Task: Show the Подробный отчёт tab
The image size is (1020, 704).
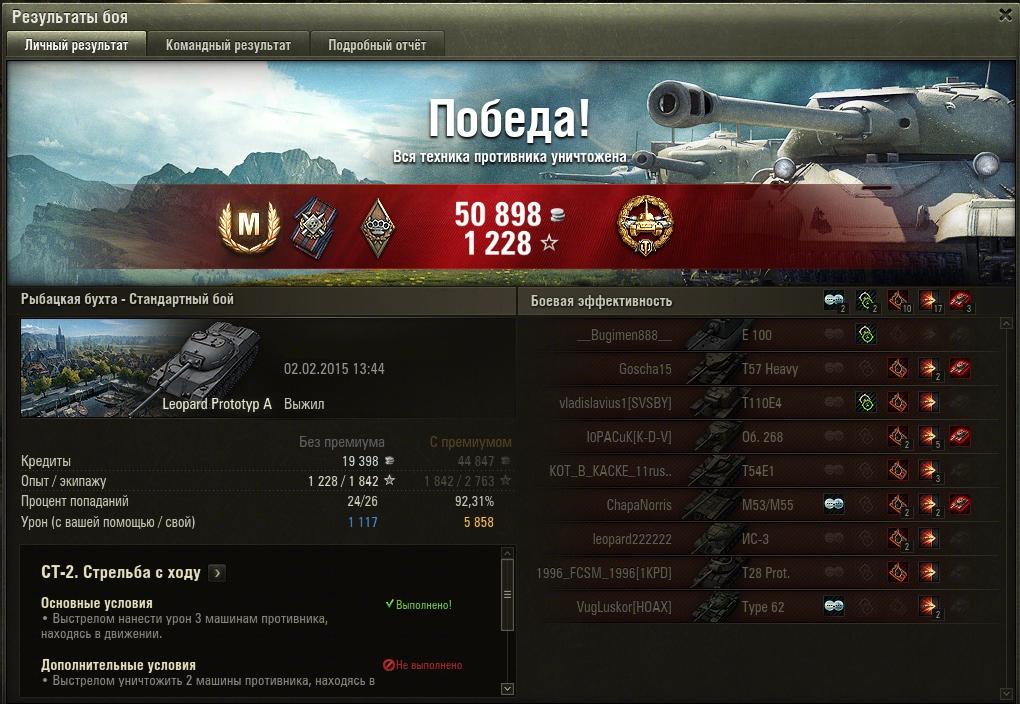Action: click(x=377, y=45)
